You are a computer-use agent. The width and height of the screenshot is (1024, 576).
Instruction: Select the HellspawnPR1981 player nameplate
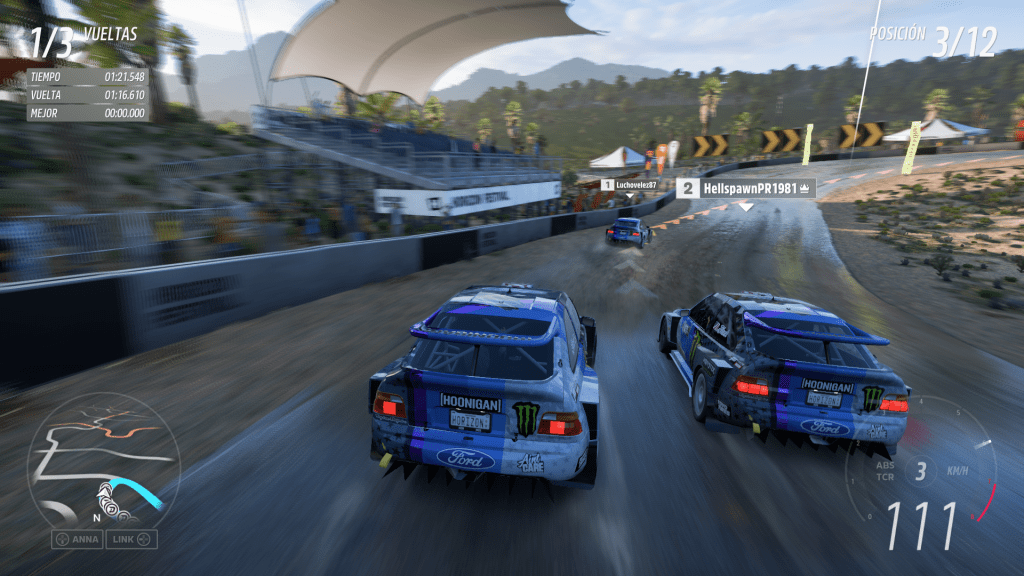(746, 188)
